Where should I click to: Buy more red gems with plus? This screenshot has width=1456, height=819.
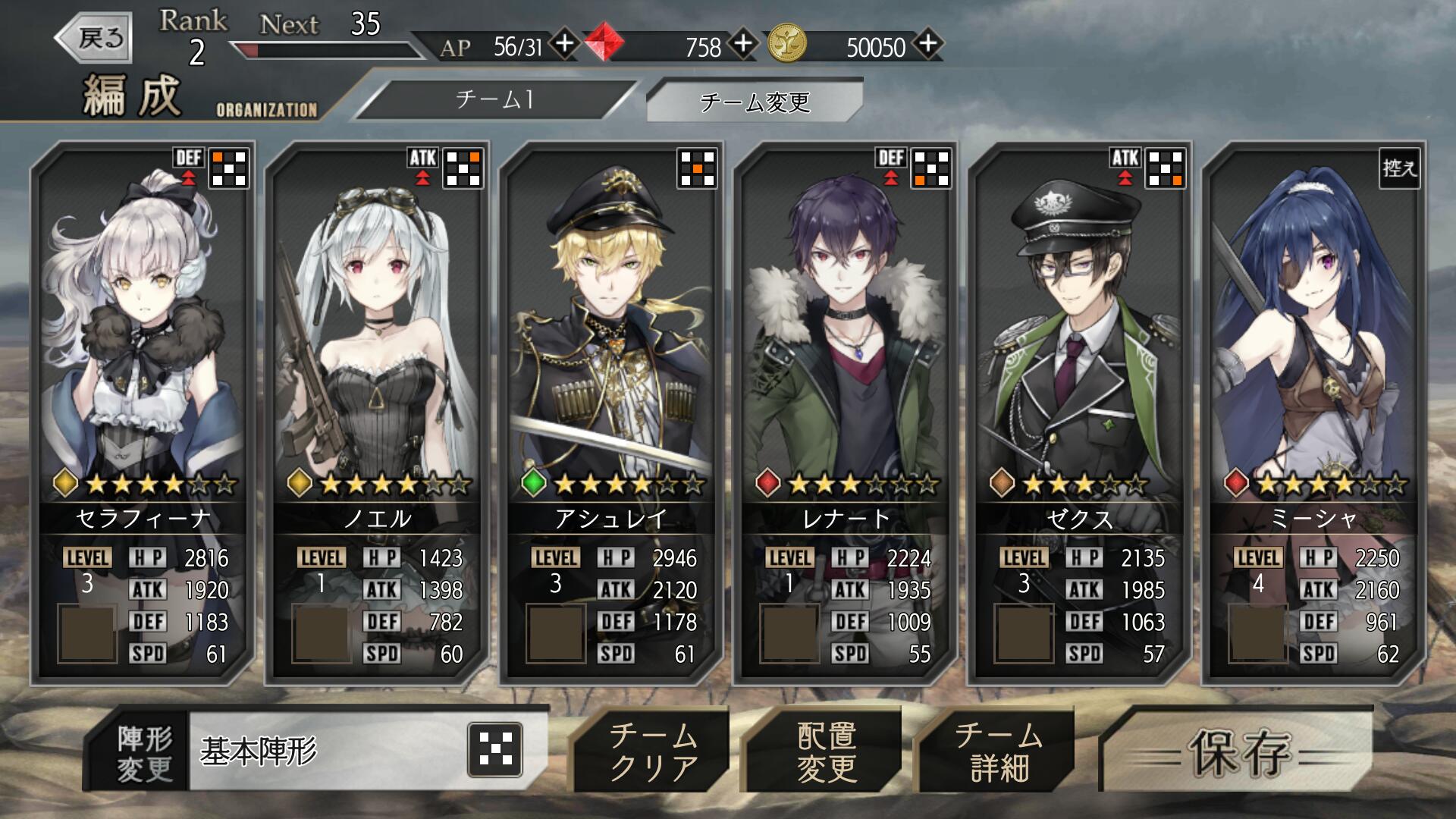[743, 44]
